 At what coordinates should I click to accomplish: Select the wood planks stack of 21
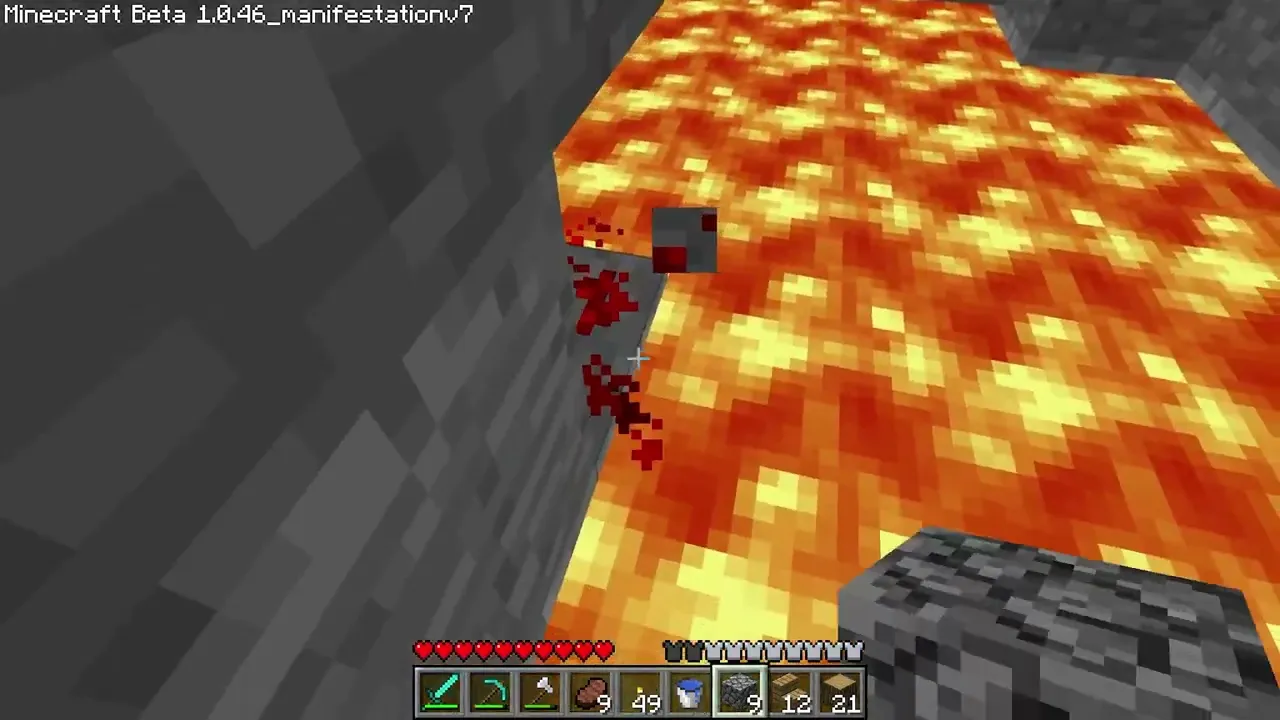tap(841, 693)
